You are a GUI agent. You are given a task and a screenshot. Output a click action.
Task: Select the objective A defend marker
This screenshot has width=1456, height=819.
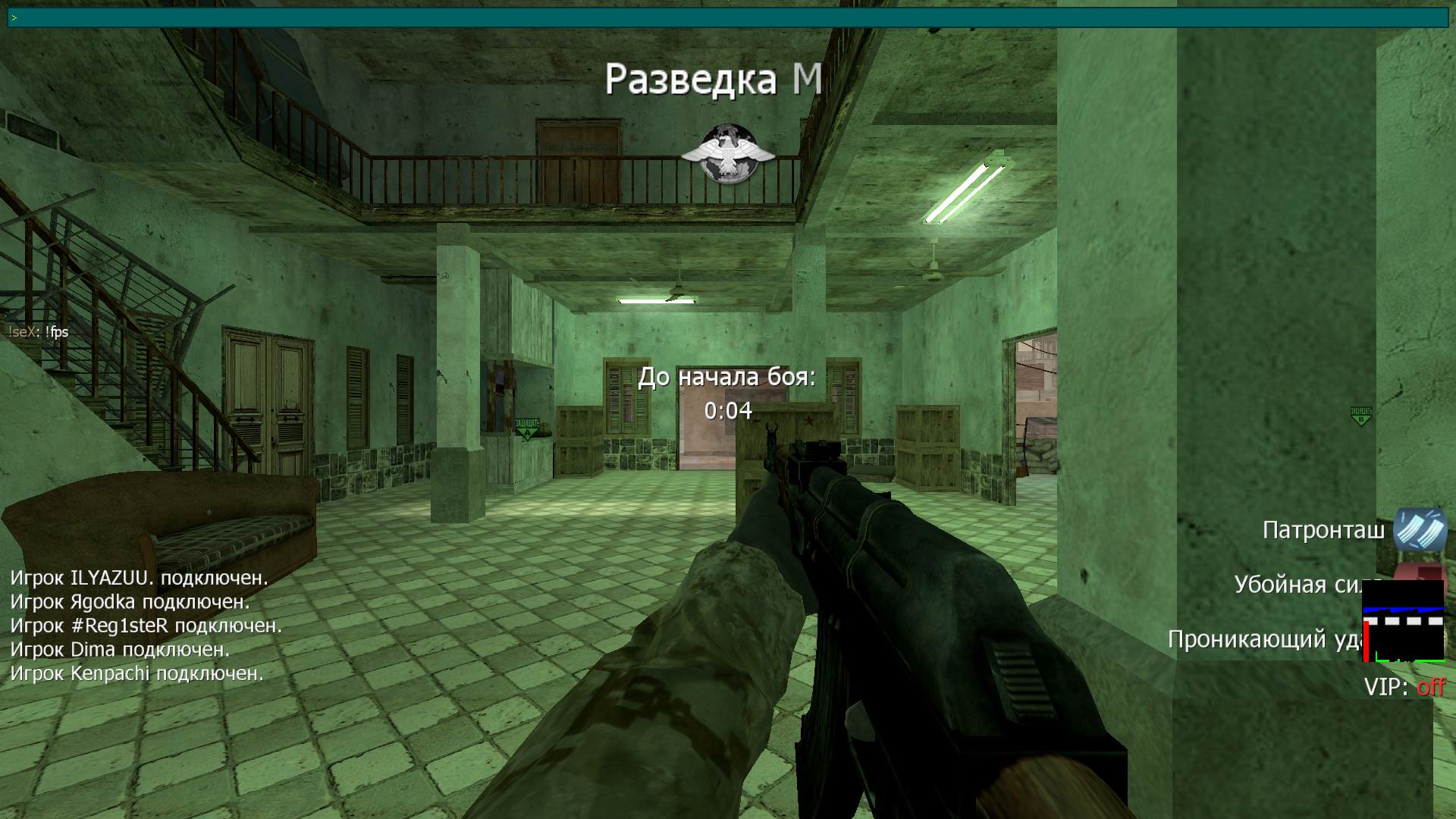(x=526, y=428)
